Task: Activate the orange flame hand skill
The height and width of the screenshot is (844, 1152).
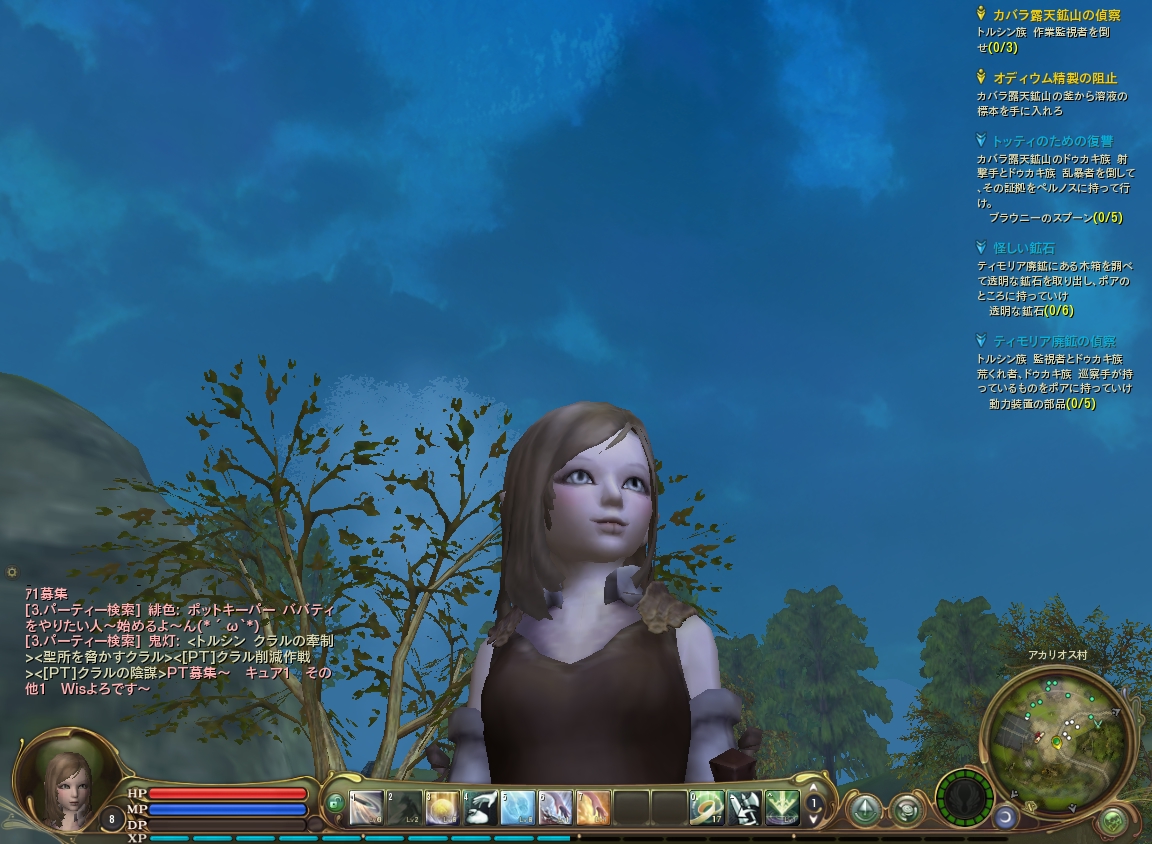Action: click(x=593, y=807)
